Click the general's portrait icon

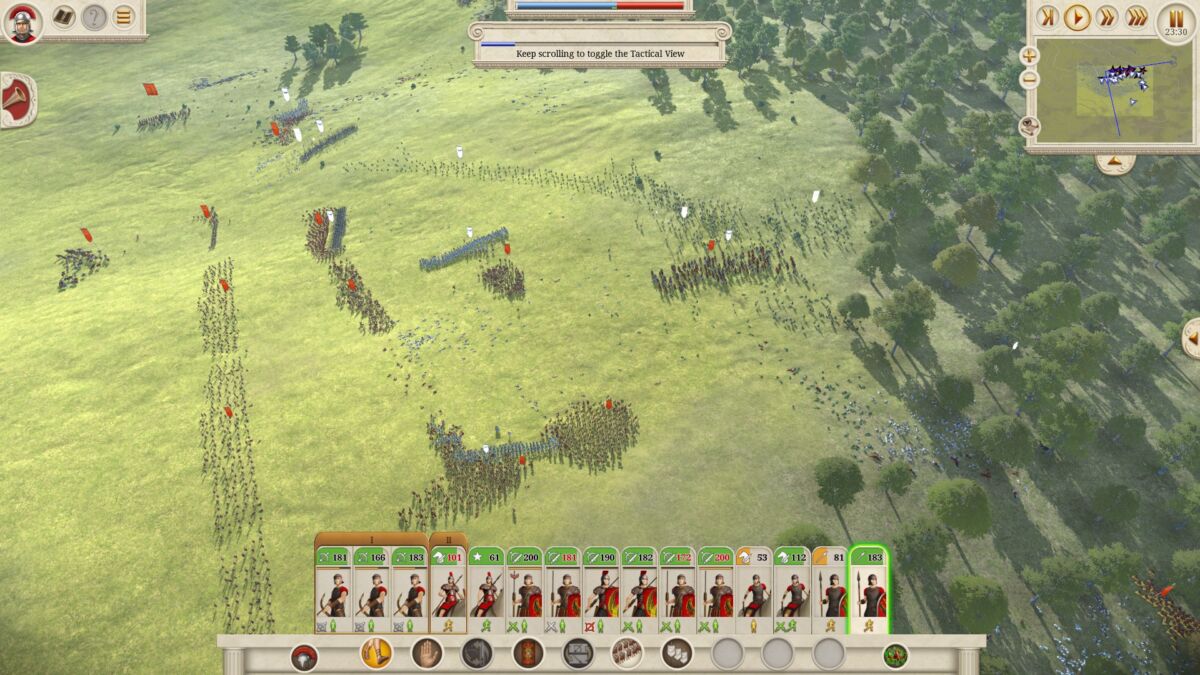click(22, 23)
